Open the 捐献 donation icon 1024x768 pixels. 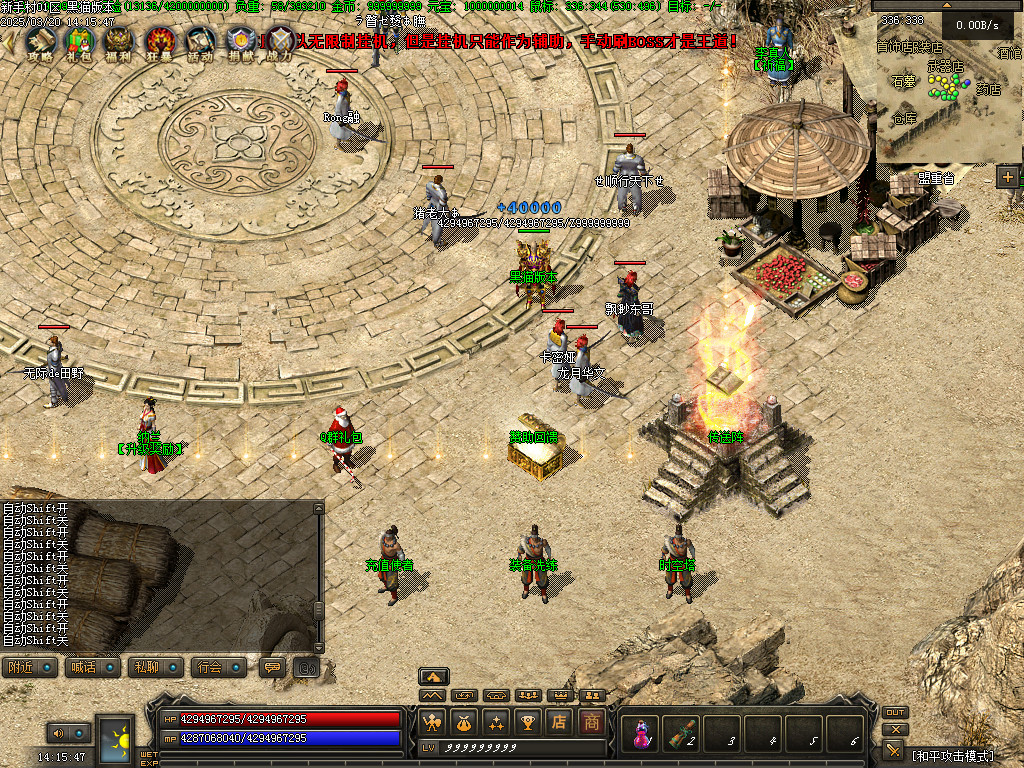pos(240,40)
